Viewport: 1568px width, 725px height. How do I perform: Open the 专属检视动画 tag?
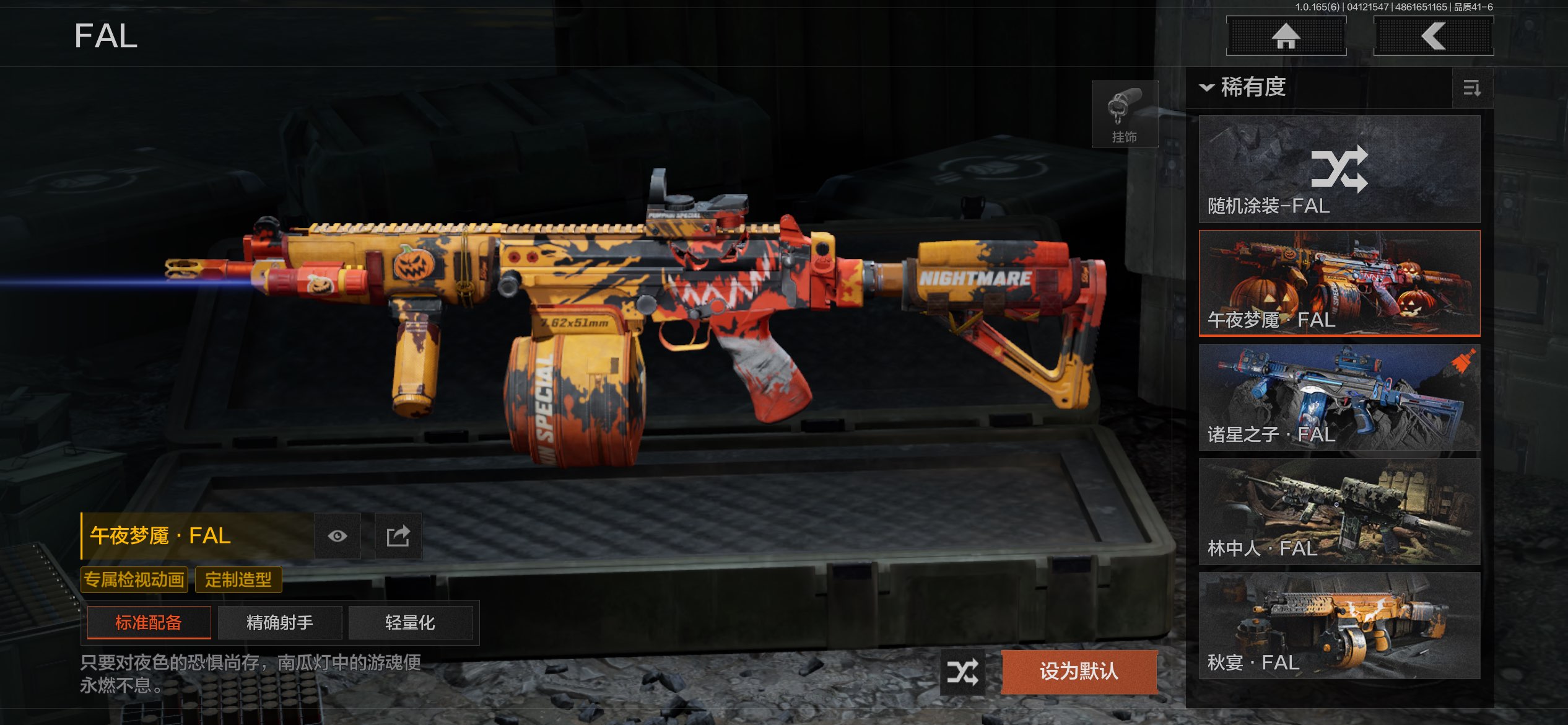(134, 580)
